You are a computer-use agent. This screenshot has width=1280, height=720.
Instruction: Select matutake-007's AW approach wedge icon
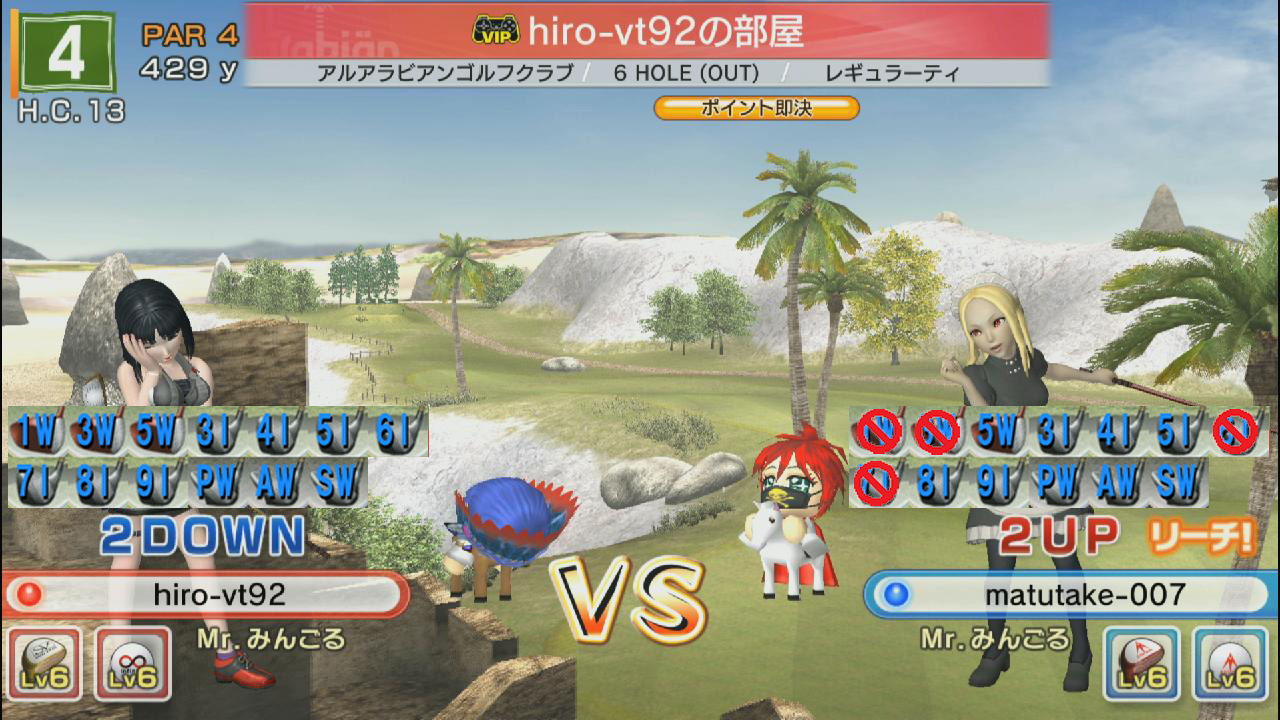pos(1119,484)
